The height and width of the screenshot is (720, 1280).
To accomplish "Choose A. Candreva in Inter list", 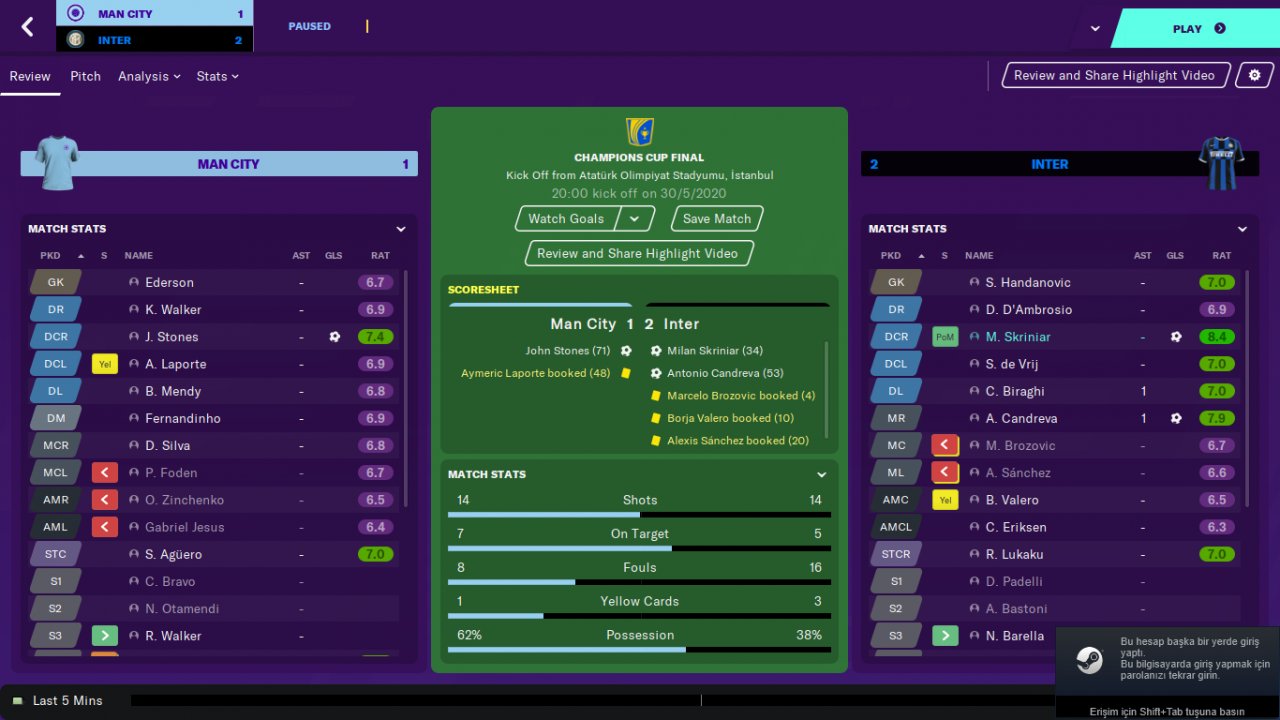I will 1021,418.
